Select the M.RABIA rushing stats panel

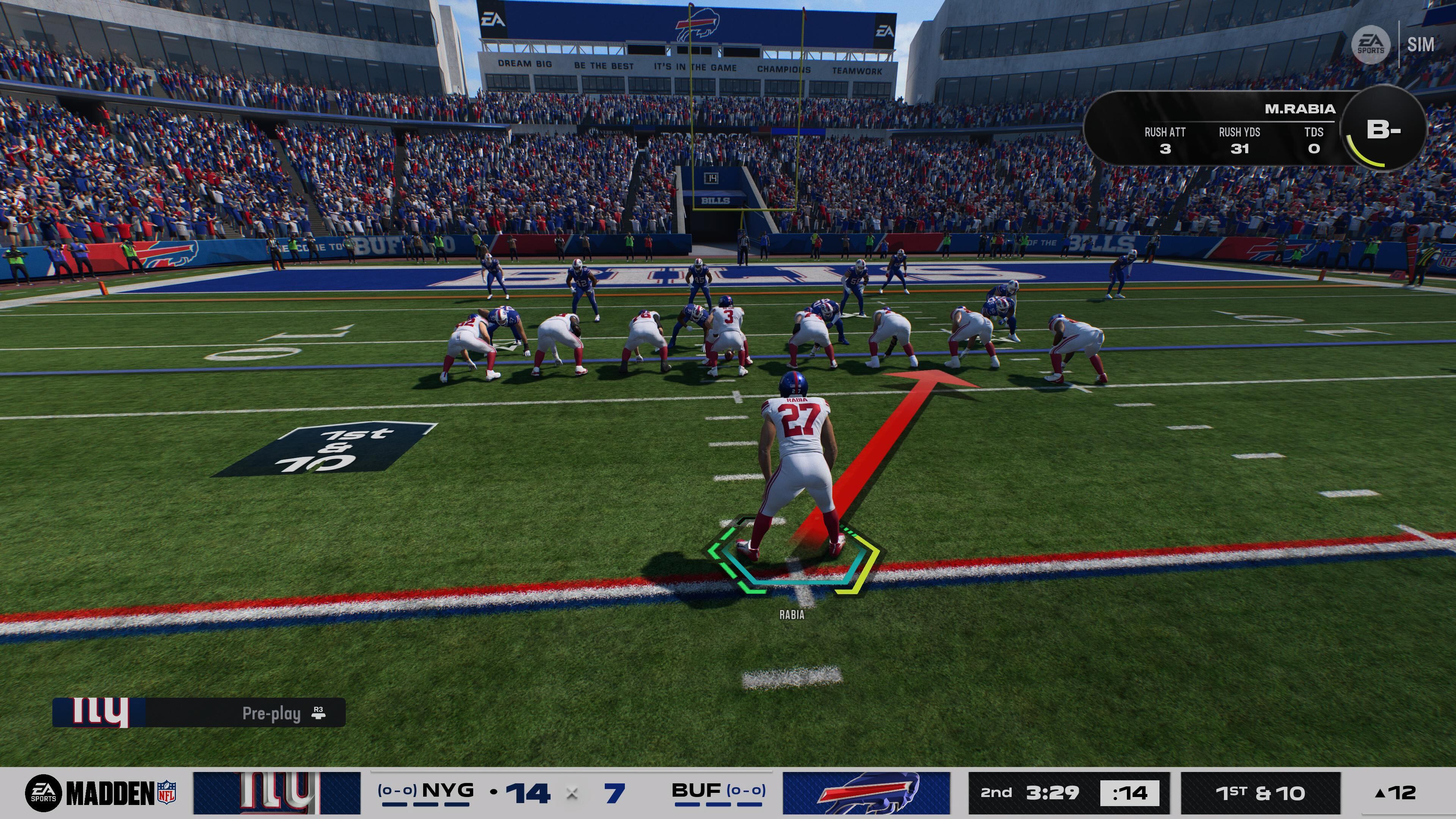pos(1215,130)
